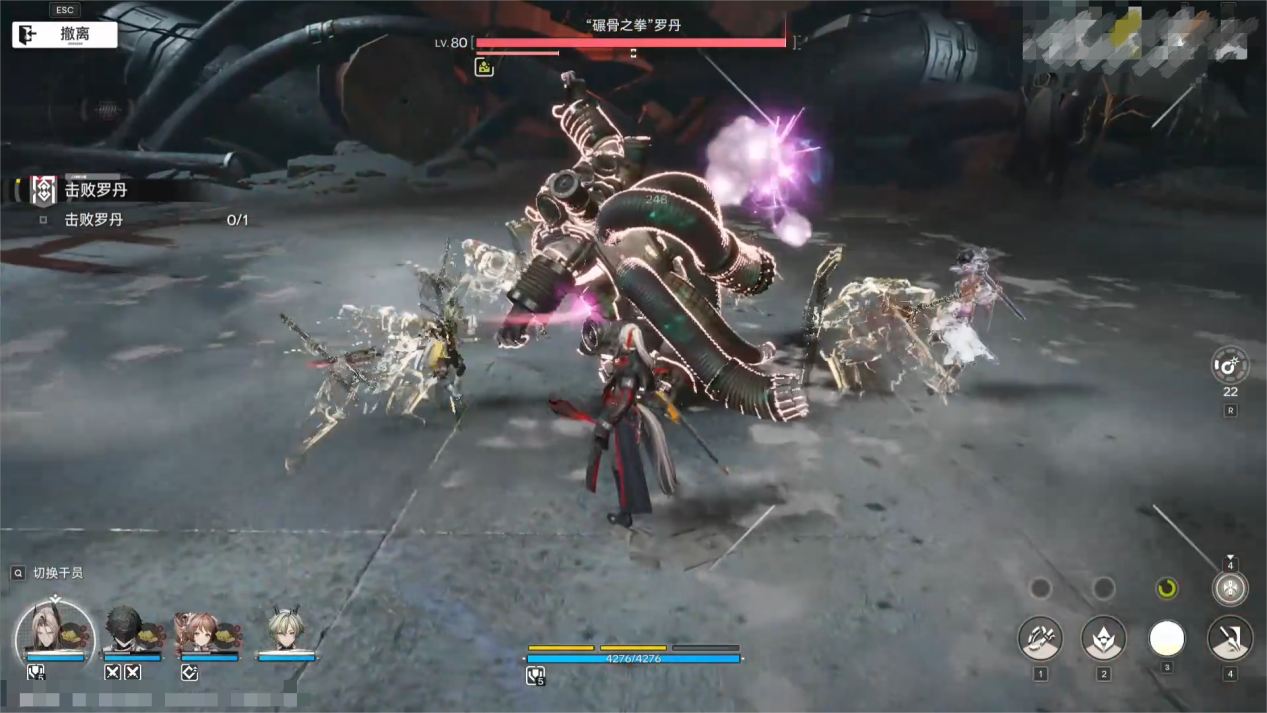Trigger the glowing white skill labeled 3
Image resolution: width=1267 pixels, height=713 pixels.
click(x=1167, y=638)
